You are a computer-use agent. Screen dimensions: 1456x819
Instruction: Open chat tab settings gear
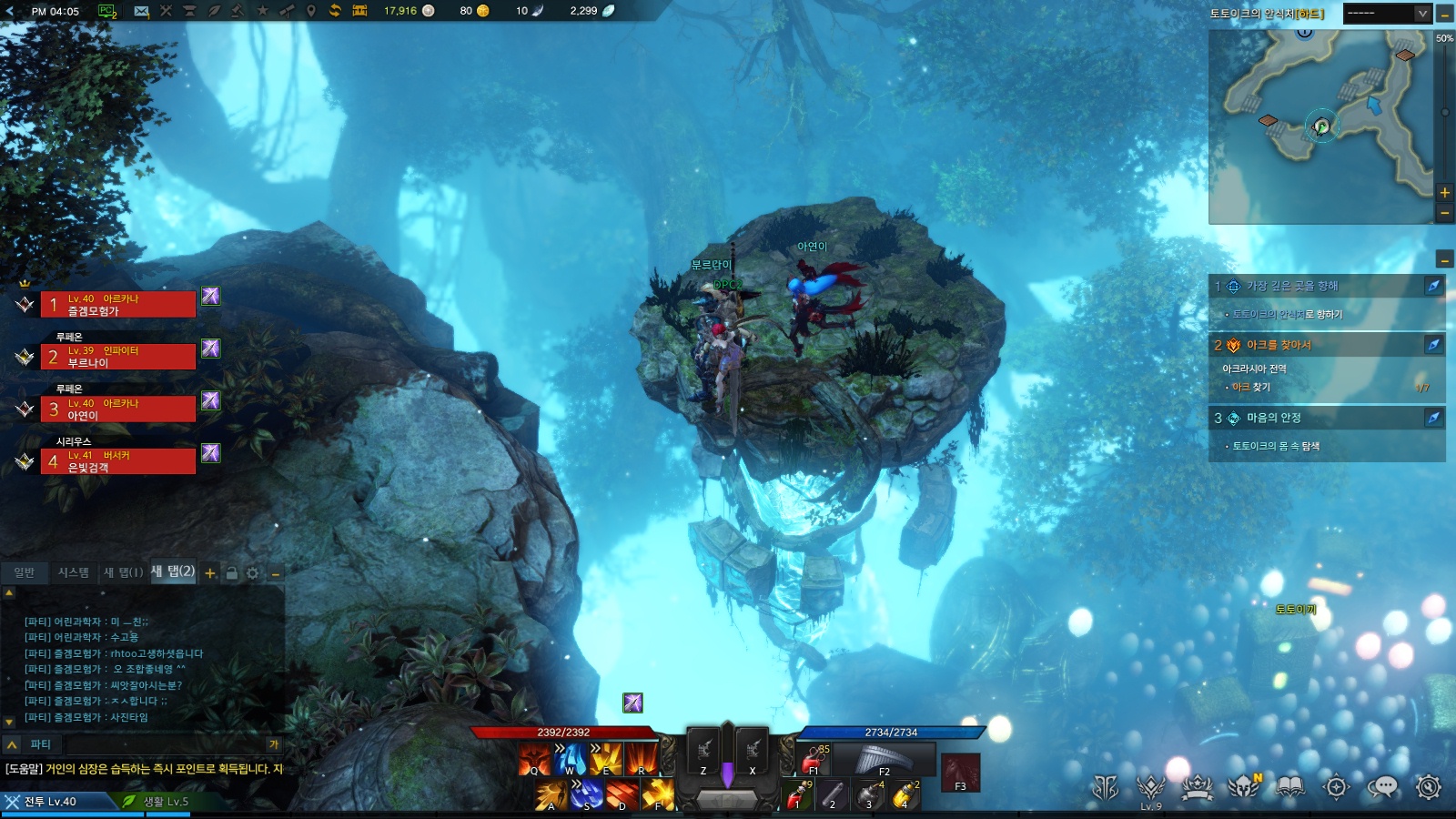(253, 573)
